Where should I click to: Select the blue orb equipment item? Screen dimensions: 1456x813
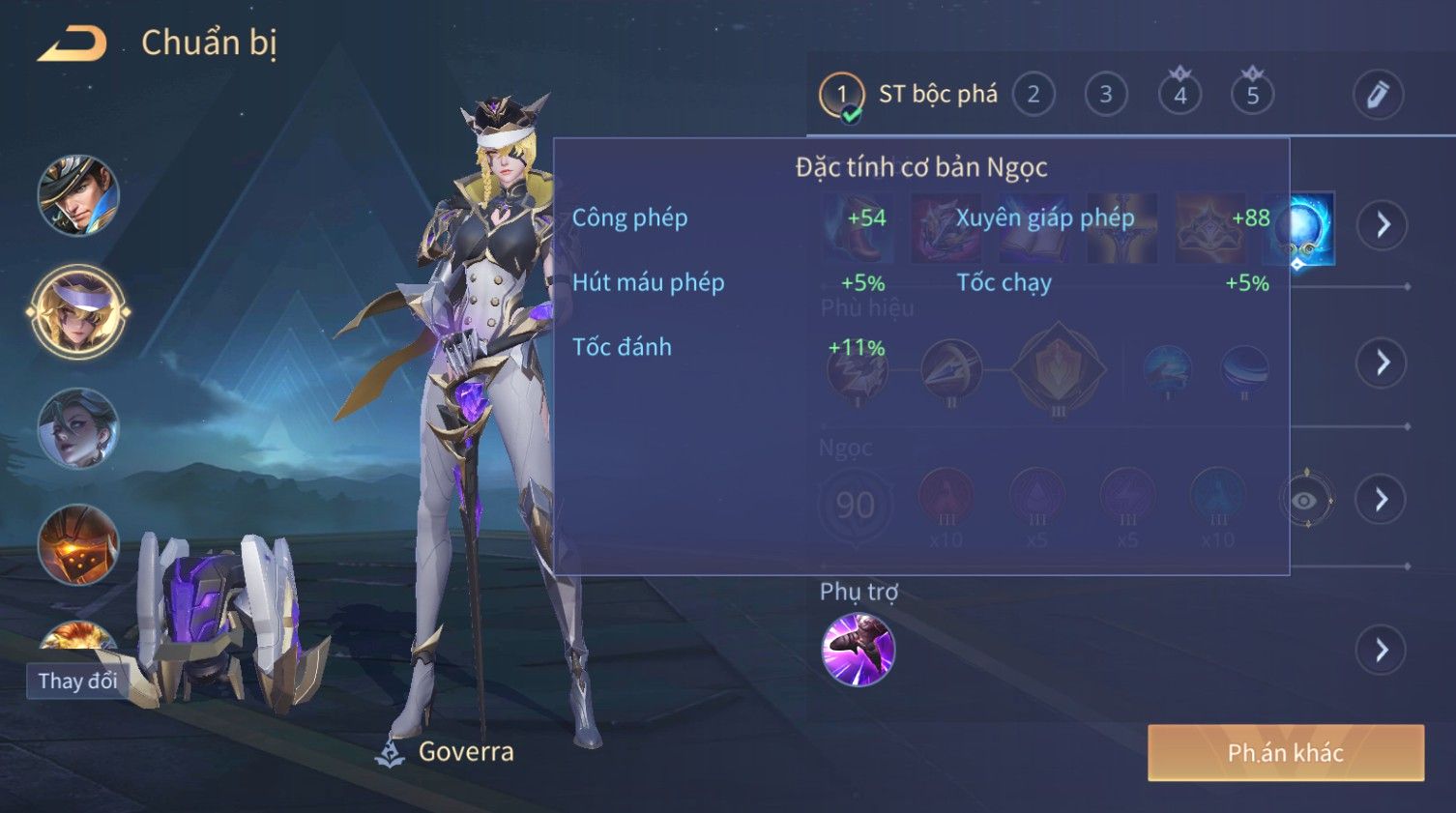coord(1299,228)
